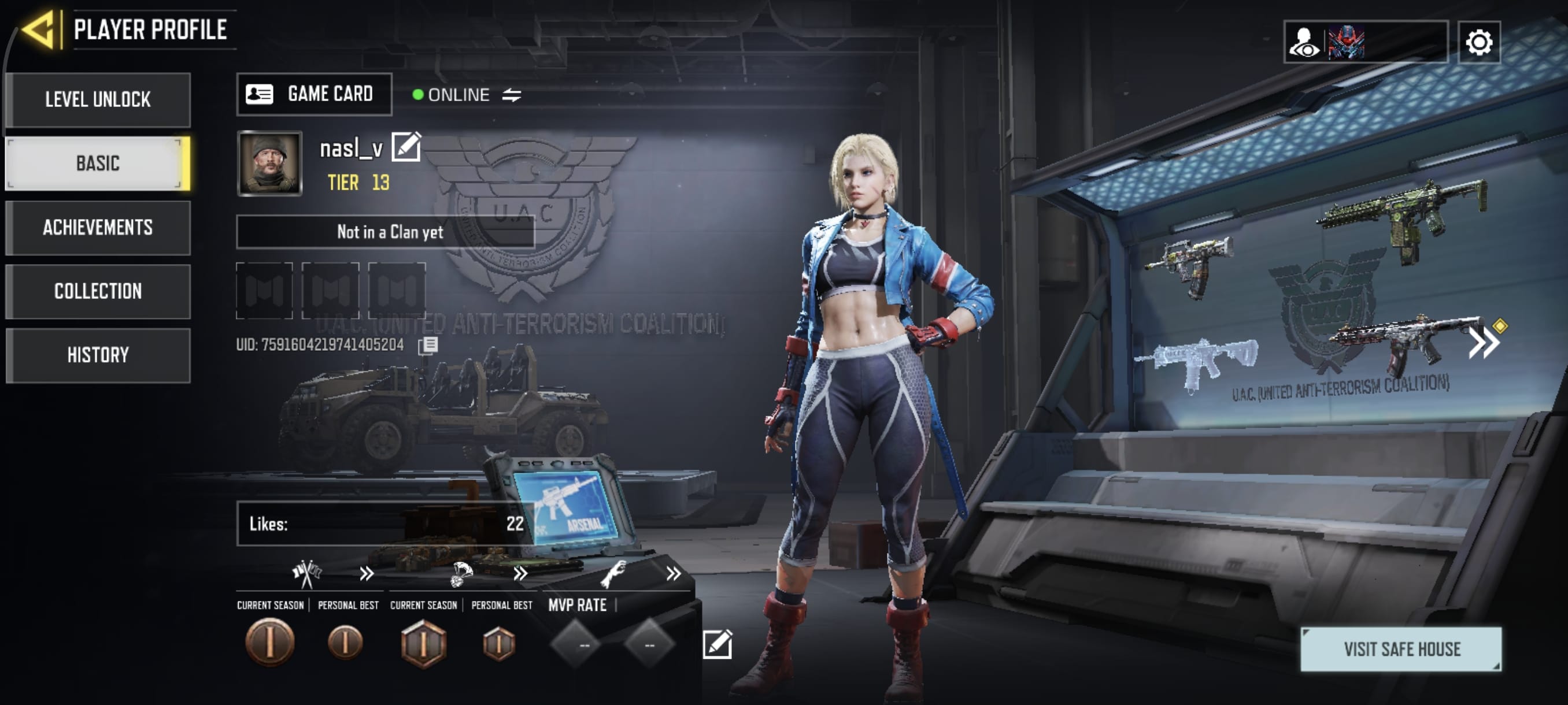Expand MVP Rate details arrow
Screen dimensions: 1568x705
672,574
